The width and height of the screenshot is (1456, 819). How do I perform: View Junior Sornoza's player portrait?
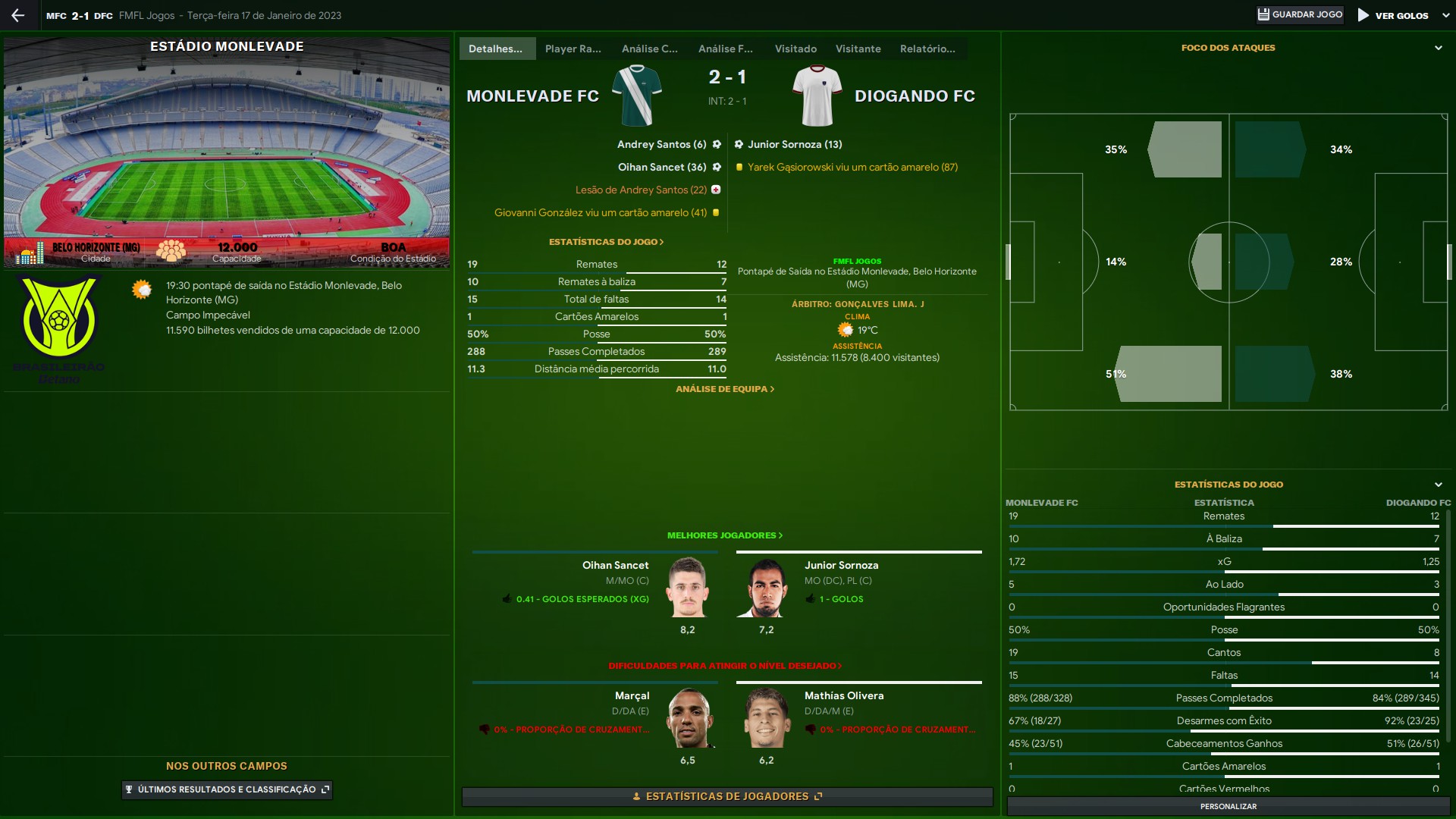[766, 588]
